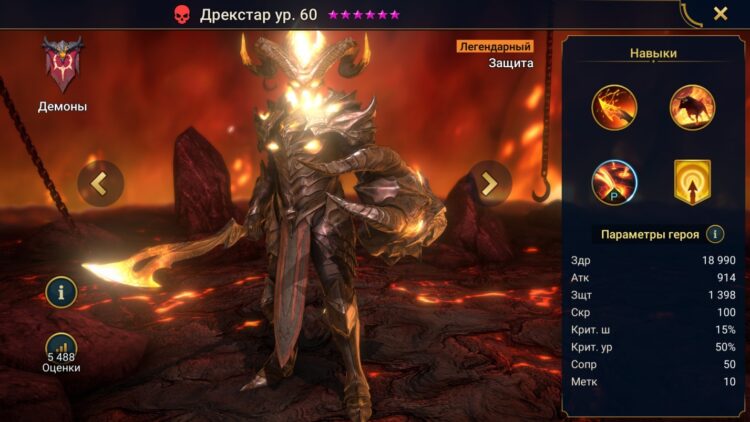The image size is (750, 422).
Task: Select the charging beast skill icon
Action: tap(692, 107)
